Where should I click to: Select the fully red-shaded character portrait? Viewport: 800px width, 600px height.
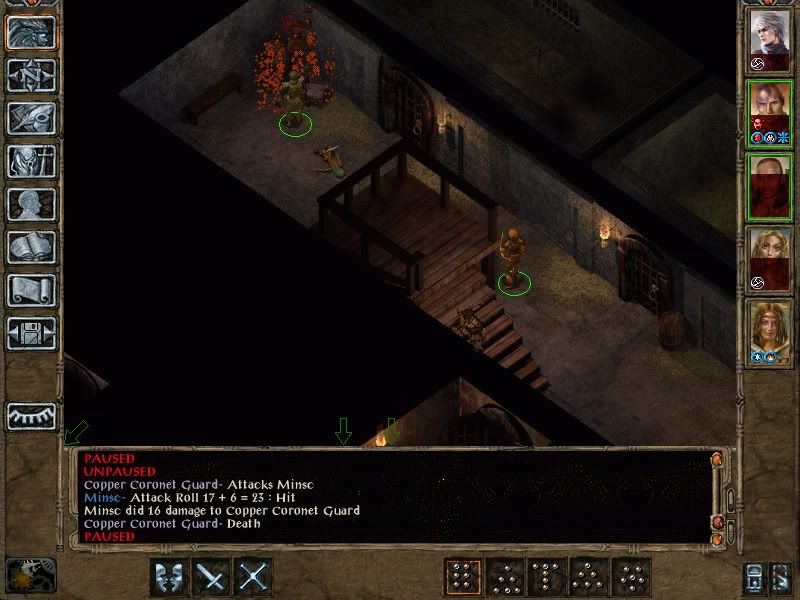[770, 186]
